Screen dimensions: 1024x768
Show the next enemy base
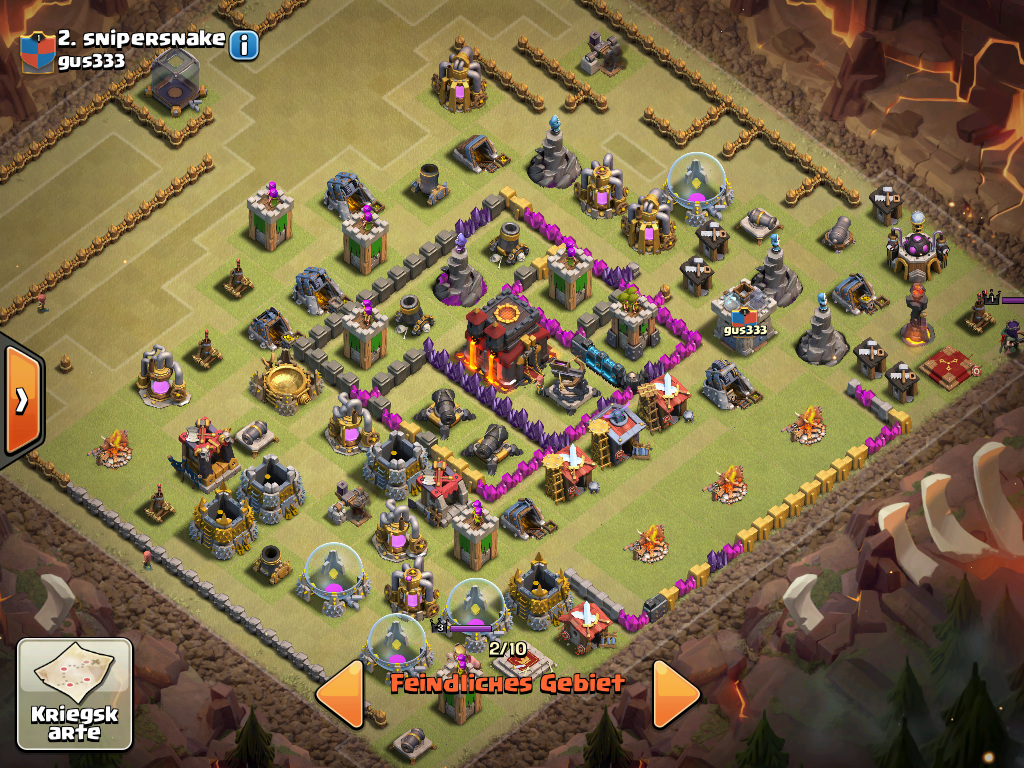tap(676, 692)
